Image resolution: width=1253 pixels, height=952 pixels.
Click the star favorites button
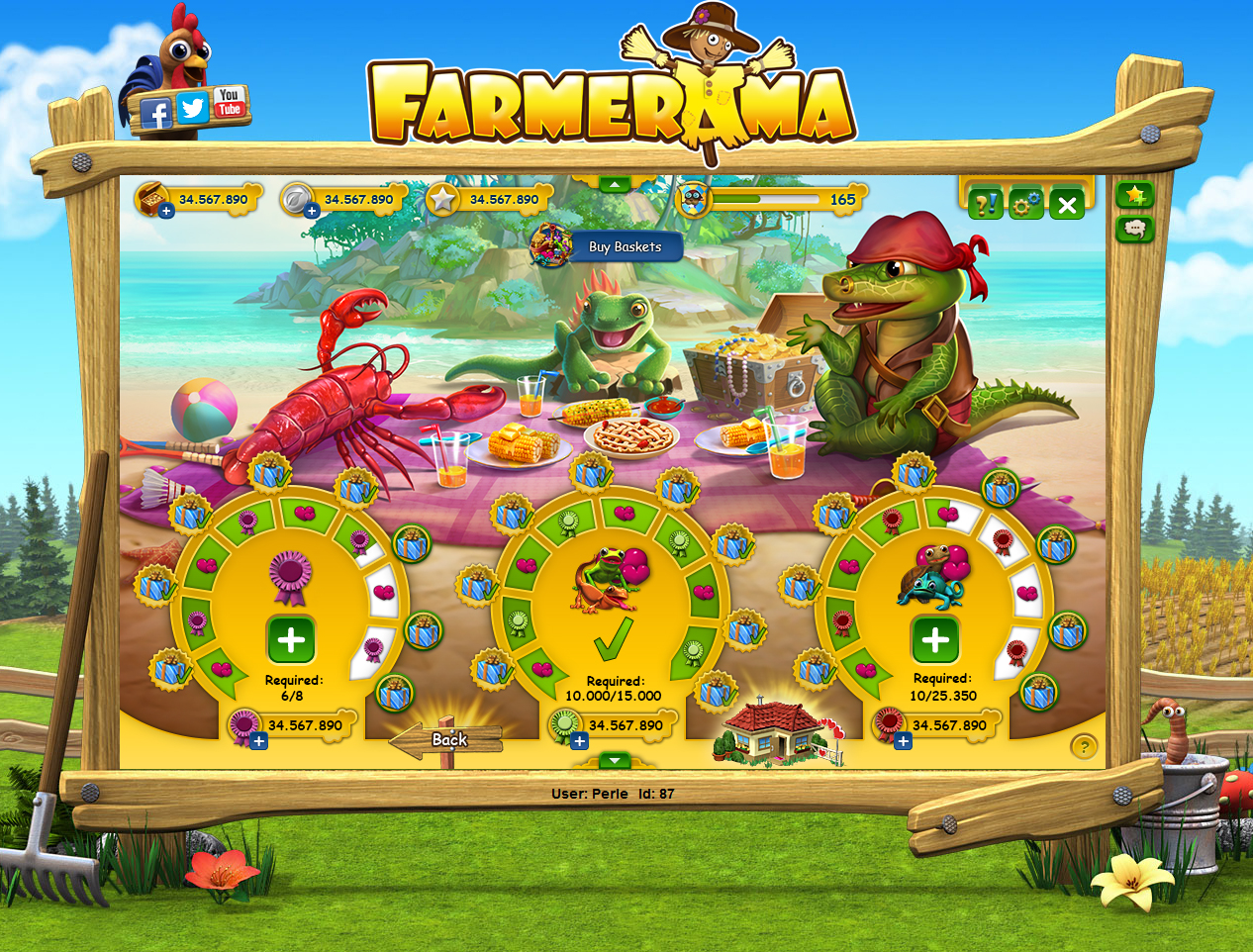1134,195
